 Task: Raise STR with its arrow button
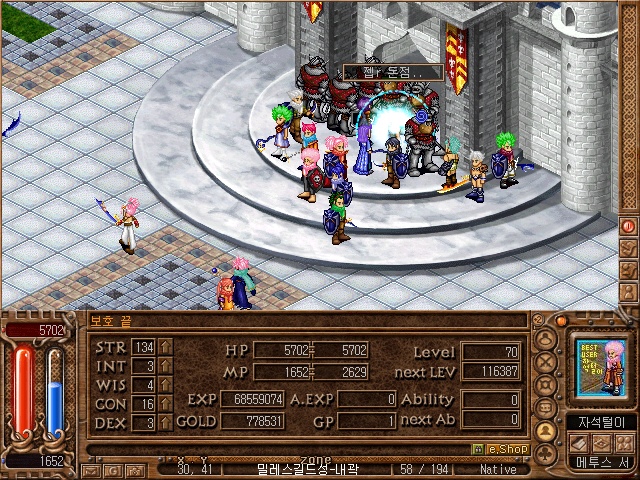(166, 347)
